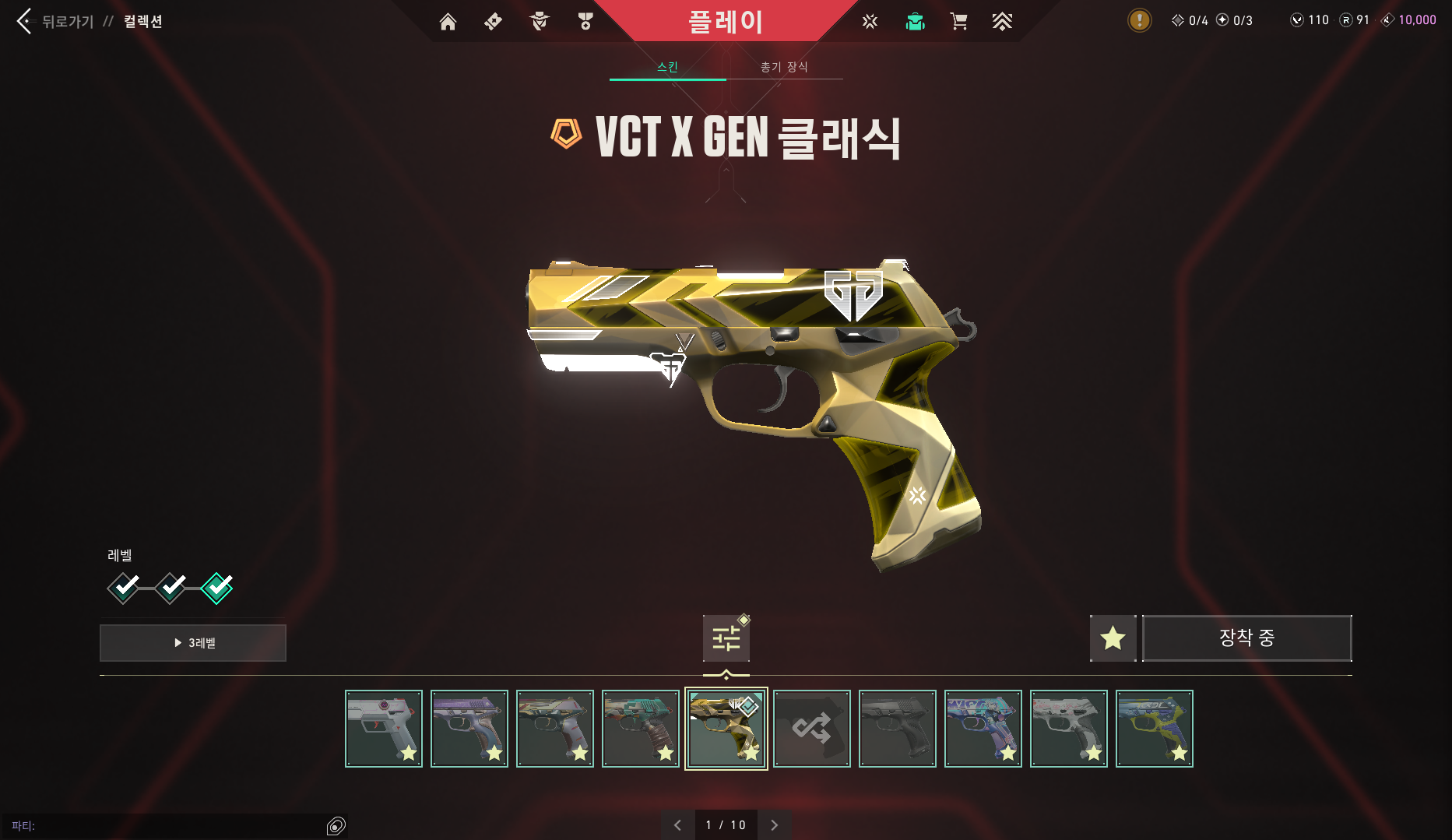Select the level 1 checkmark
The image size is (1452, 840).
click(124, 589)
